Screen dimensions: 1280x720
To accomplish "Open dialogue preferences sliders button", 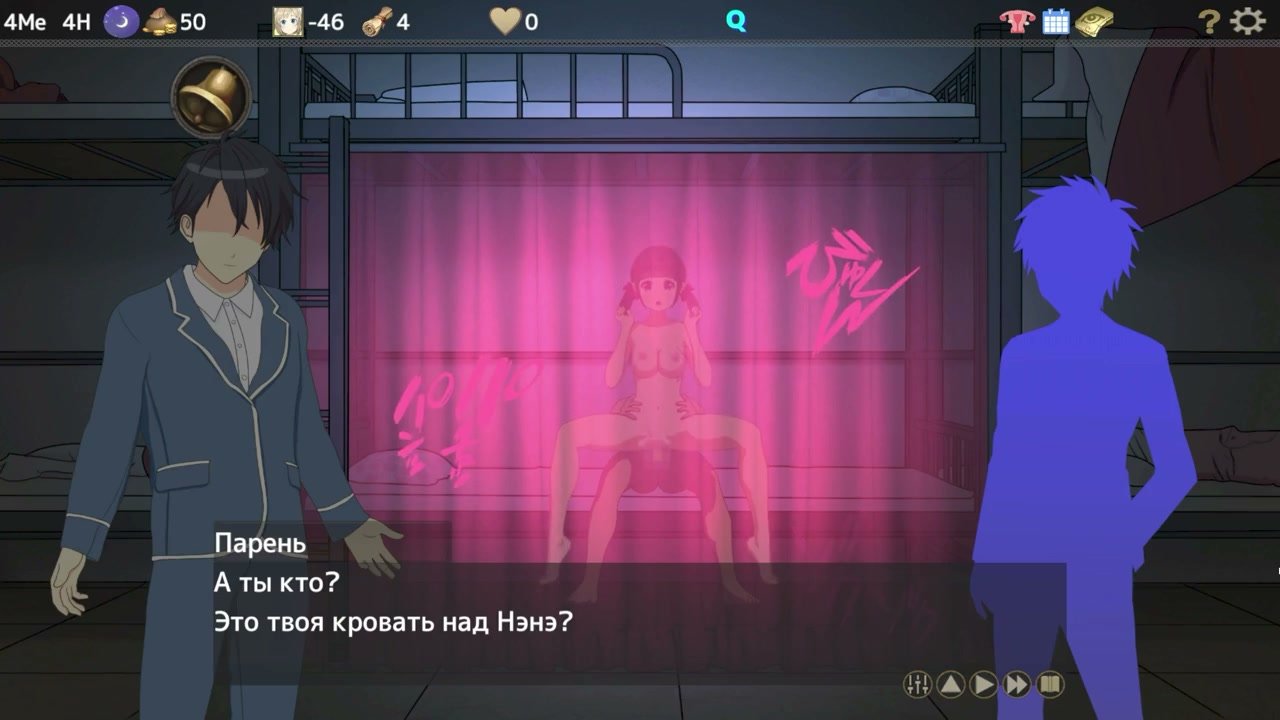I will pos(917,684).
